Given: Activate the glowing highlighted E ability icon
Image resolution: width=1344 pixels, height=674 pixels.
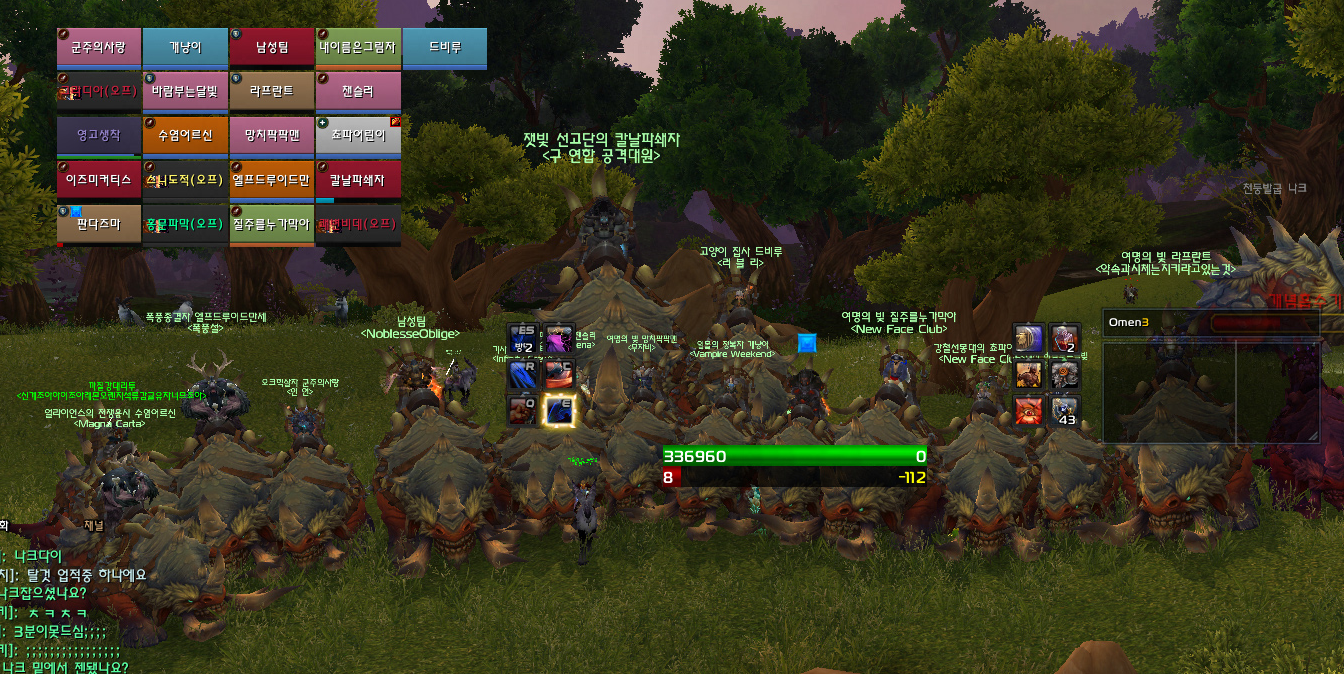Looking at the screenshot, I should tap(558, 410).
